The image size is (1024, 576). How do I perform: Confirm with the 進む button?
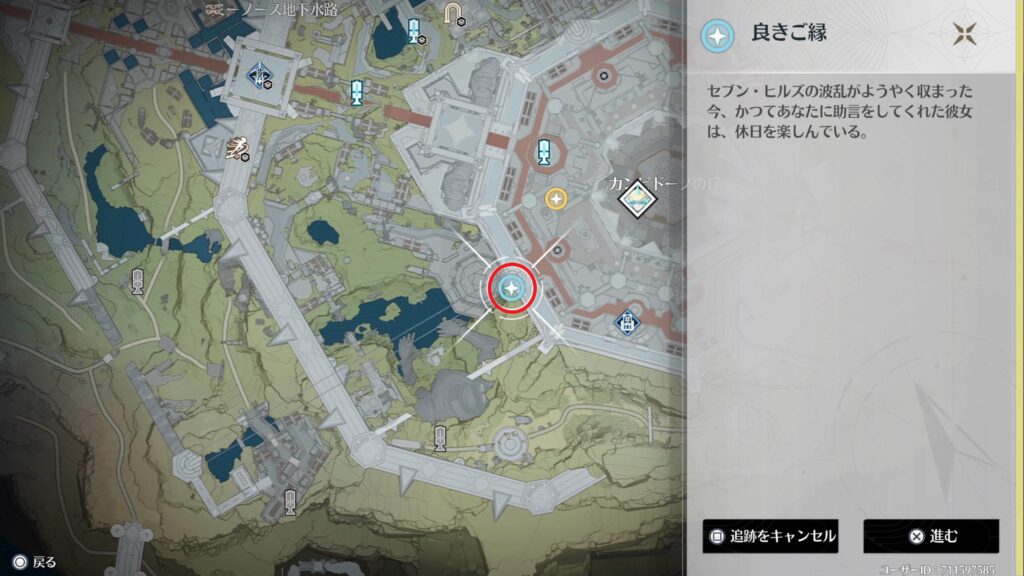click(931, 536)
